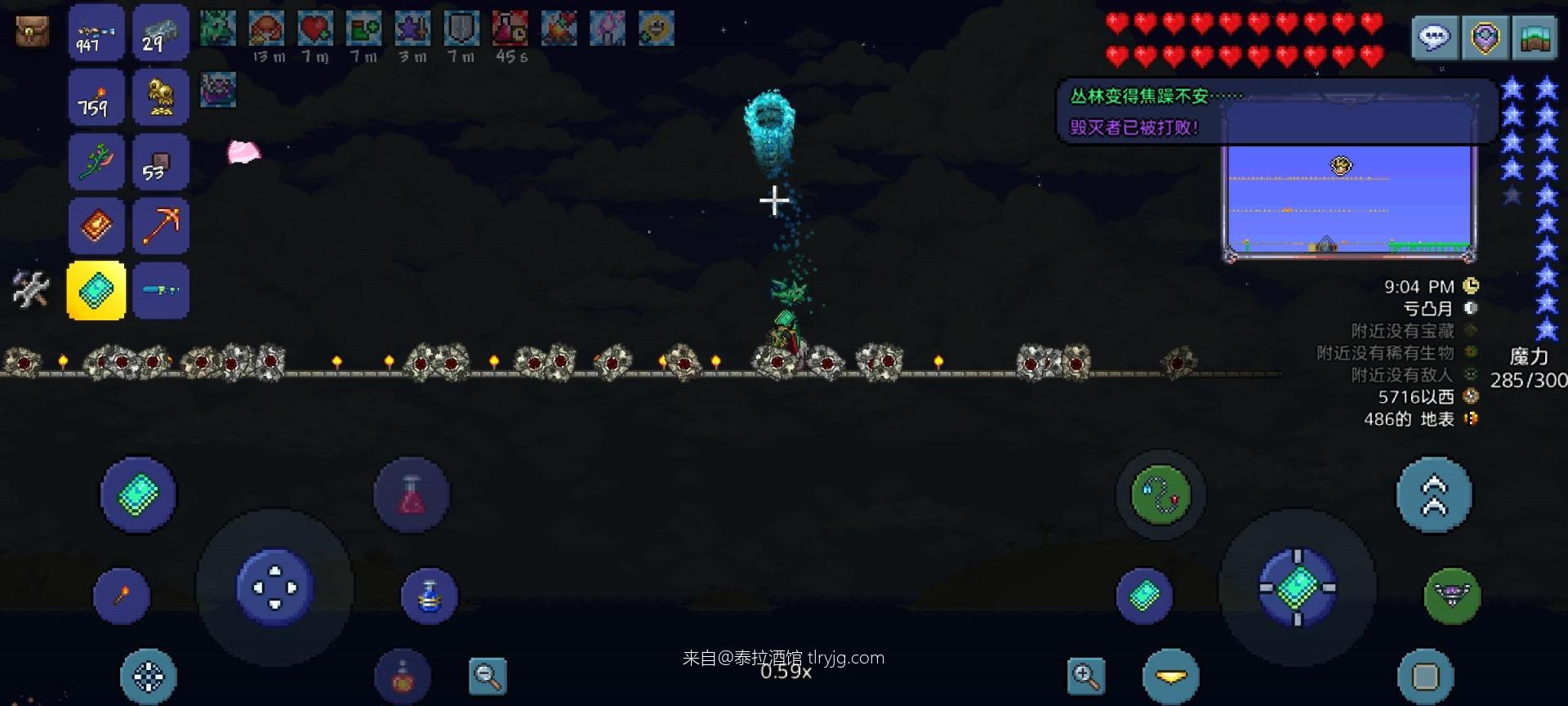Select the blue gun hotbar slot
This screenshot has height=706, width=1568.
coord(161,291)
